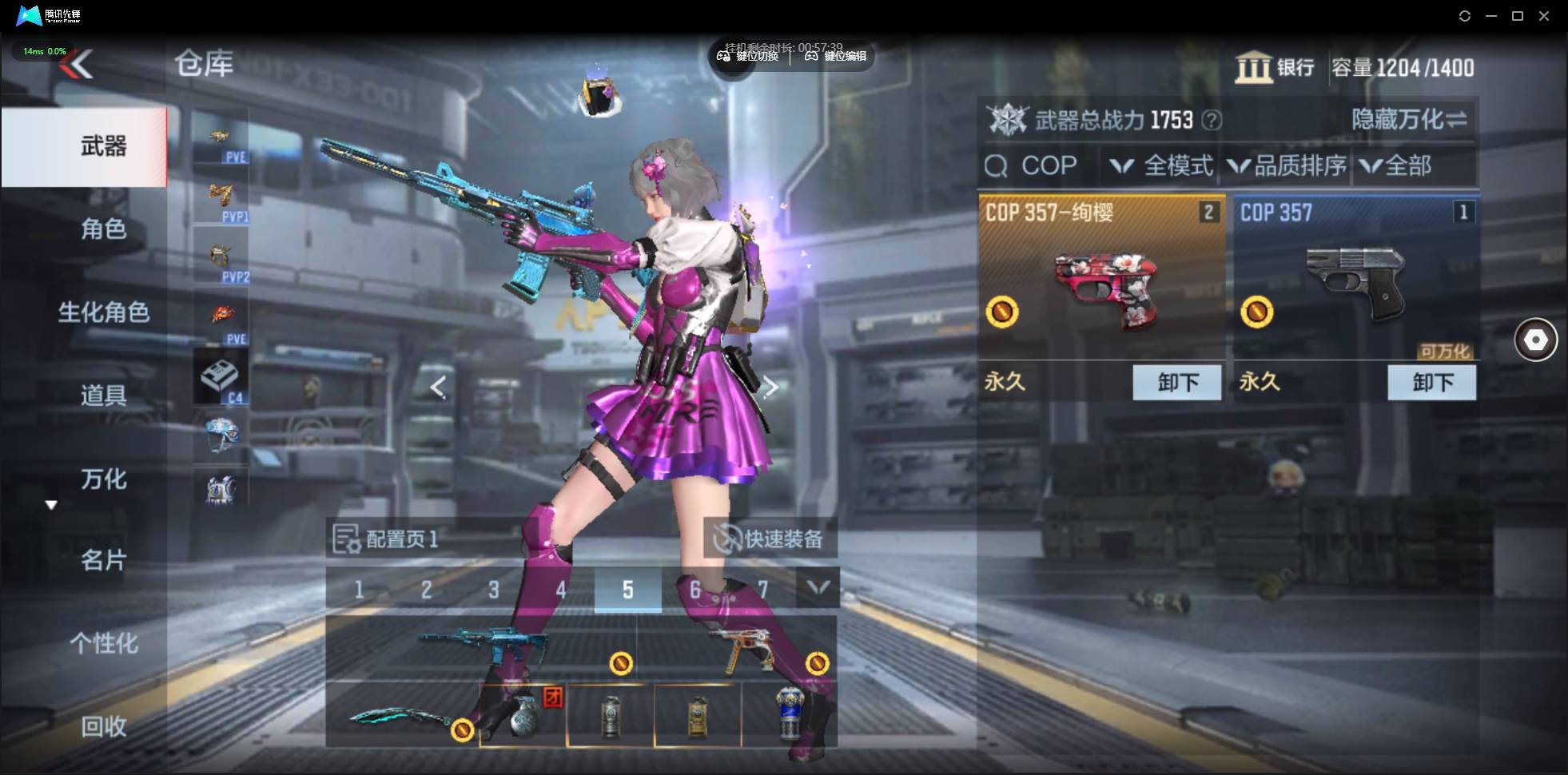
Task: Open the 银行 bank
Action: click(x=1275, y=67)
